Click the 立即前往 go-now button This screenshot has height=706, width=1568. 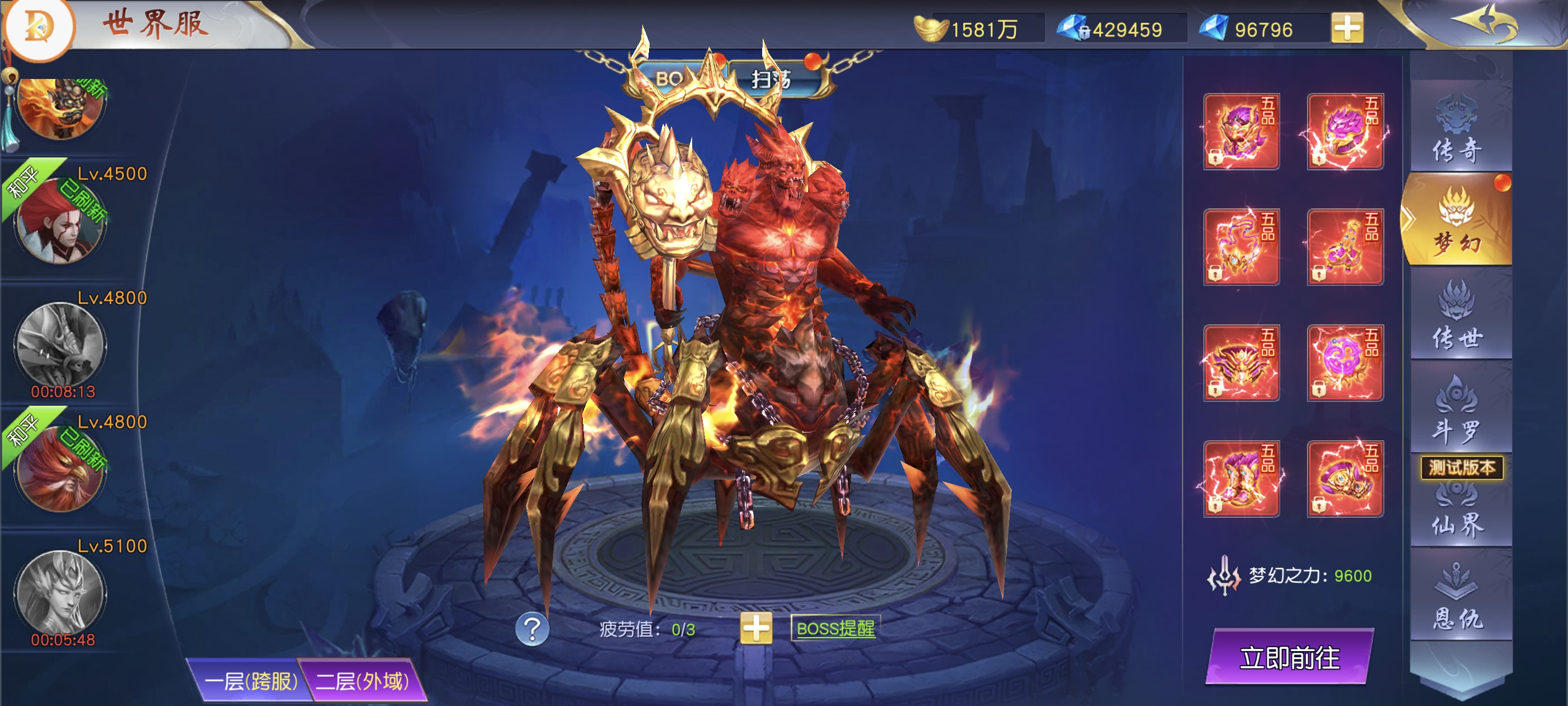pyautogui.click(x=1289, y=657)
